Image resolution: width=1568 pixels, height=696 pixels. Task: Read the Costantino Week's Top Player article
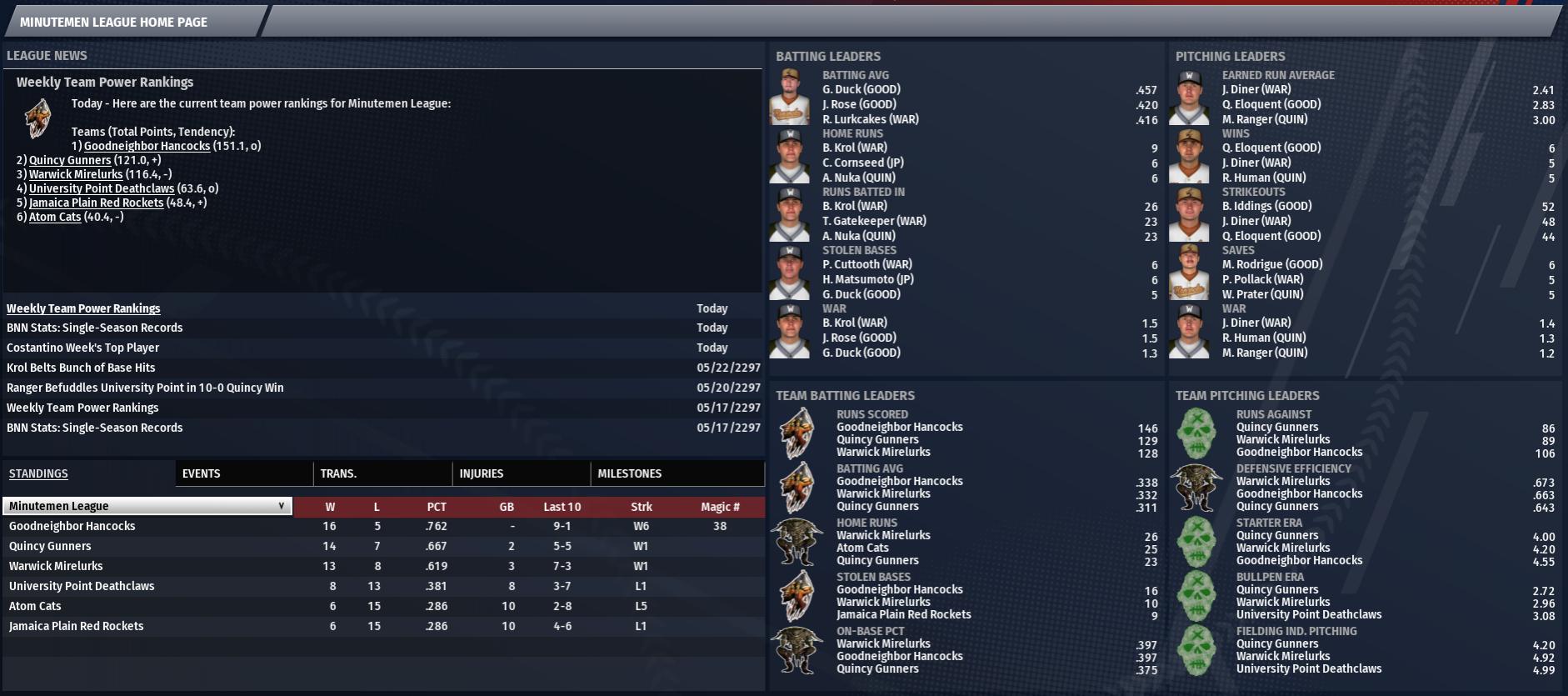[x=82, y=348]
